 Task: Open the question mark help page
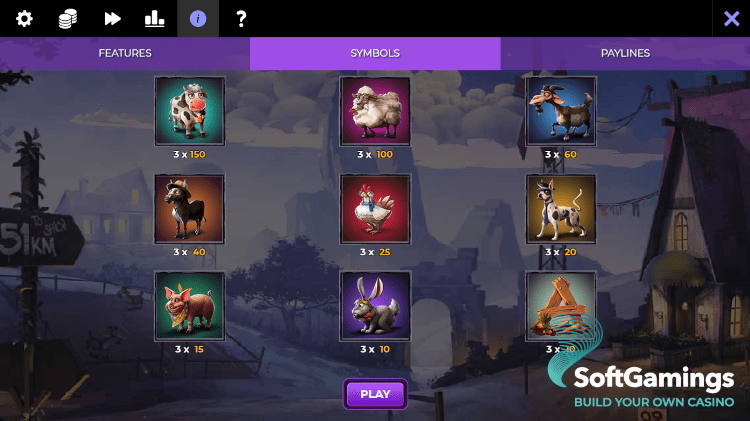pos(241,18)
